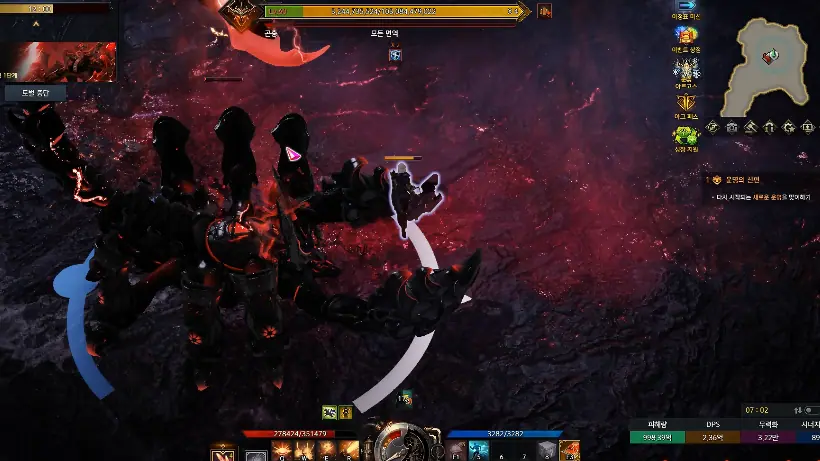The image size is (820, 461).
Task: Open the orange winged emblem icon
Action: pyautogui.click(x=686, y=104)
